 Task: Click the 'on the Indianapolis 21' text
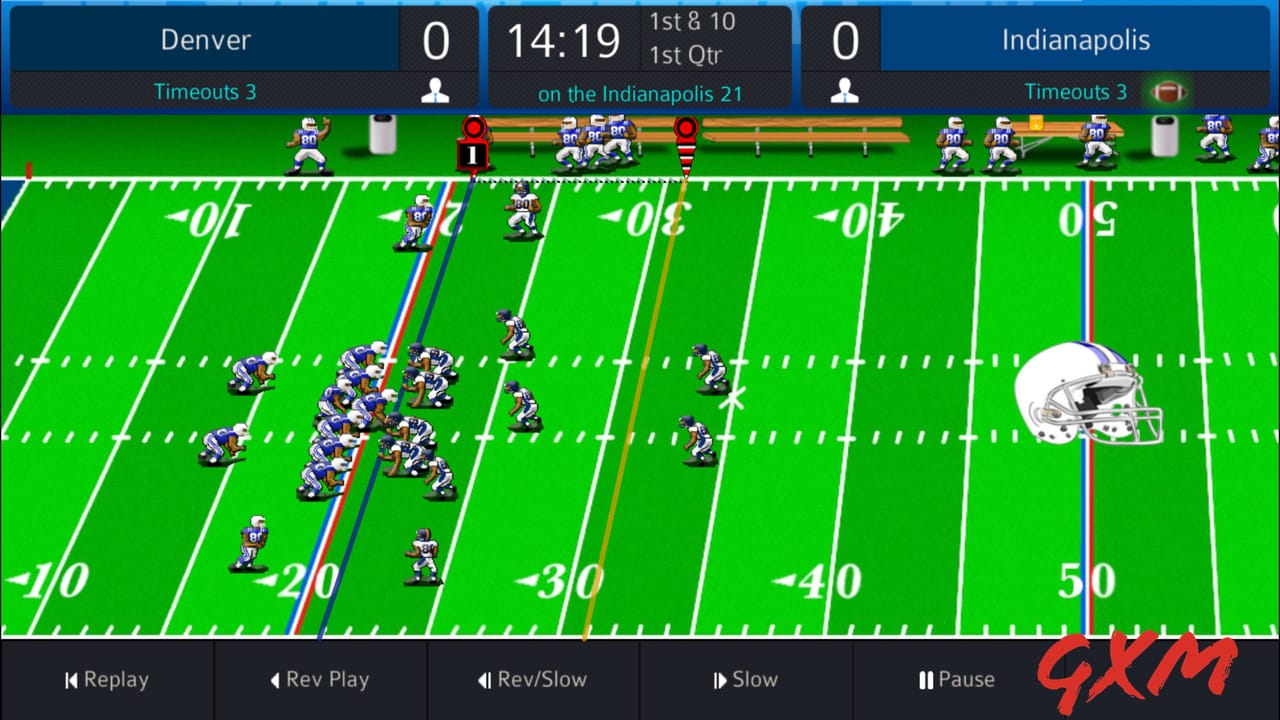pyautogui.click(x=640, y=93)
